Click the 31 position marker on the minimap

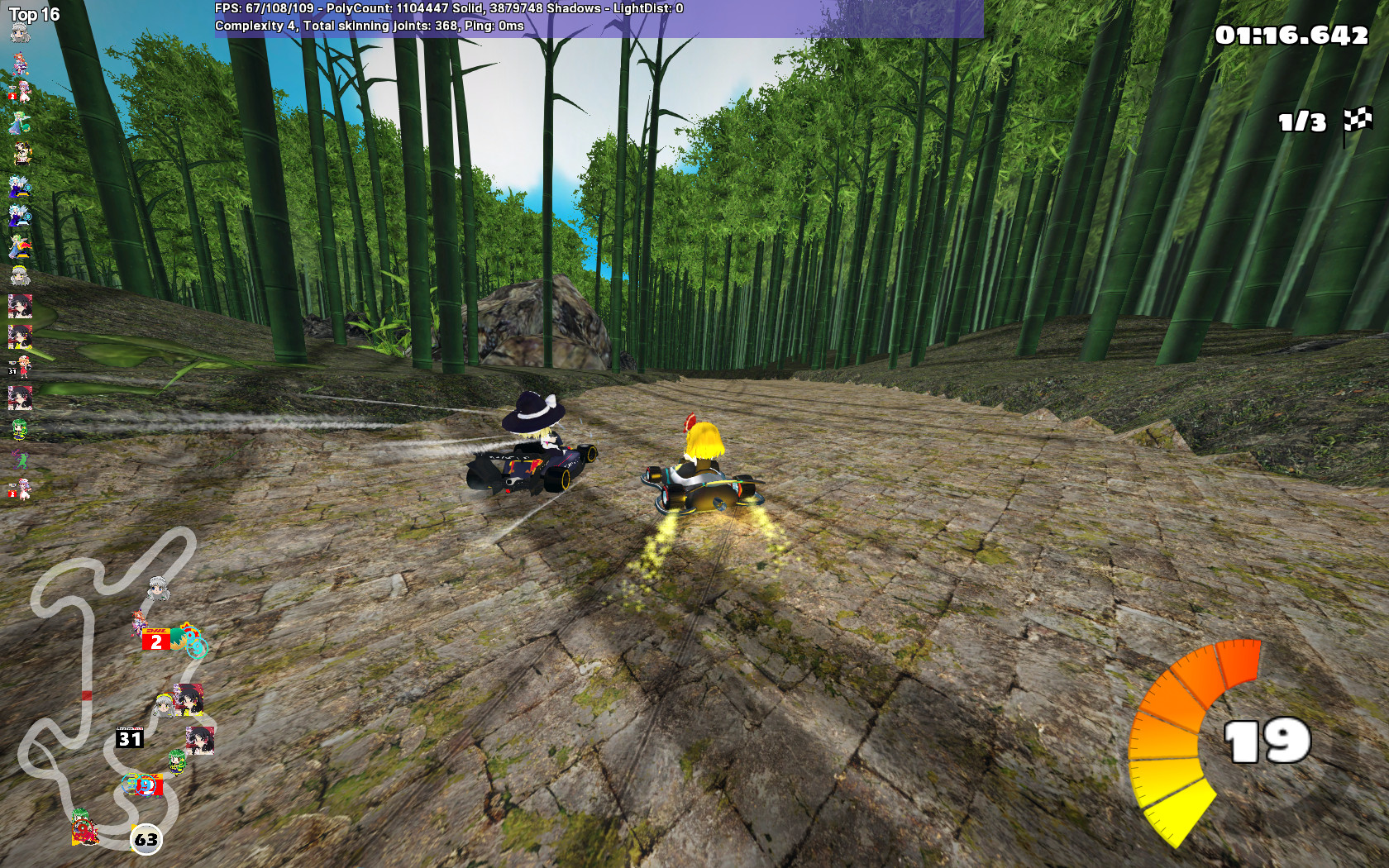(x=129, y=736)
